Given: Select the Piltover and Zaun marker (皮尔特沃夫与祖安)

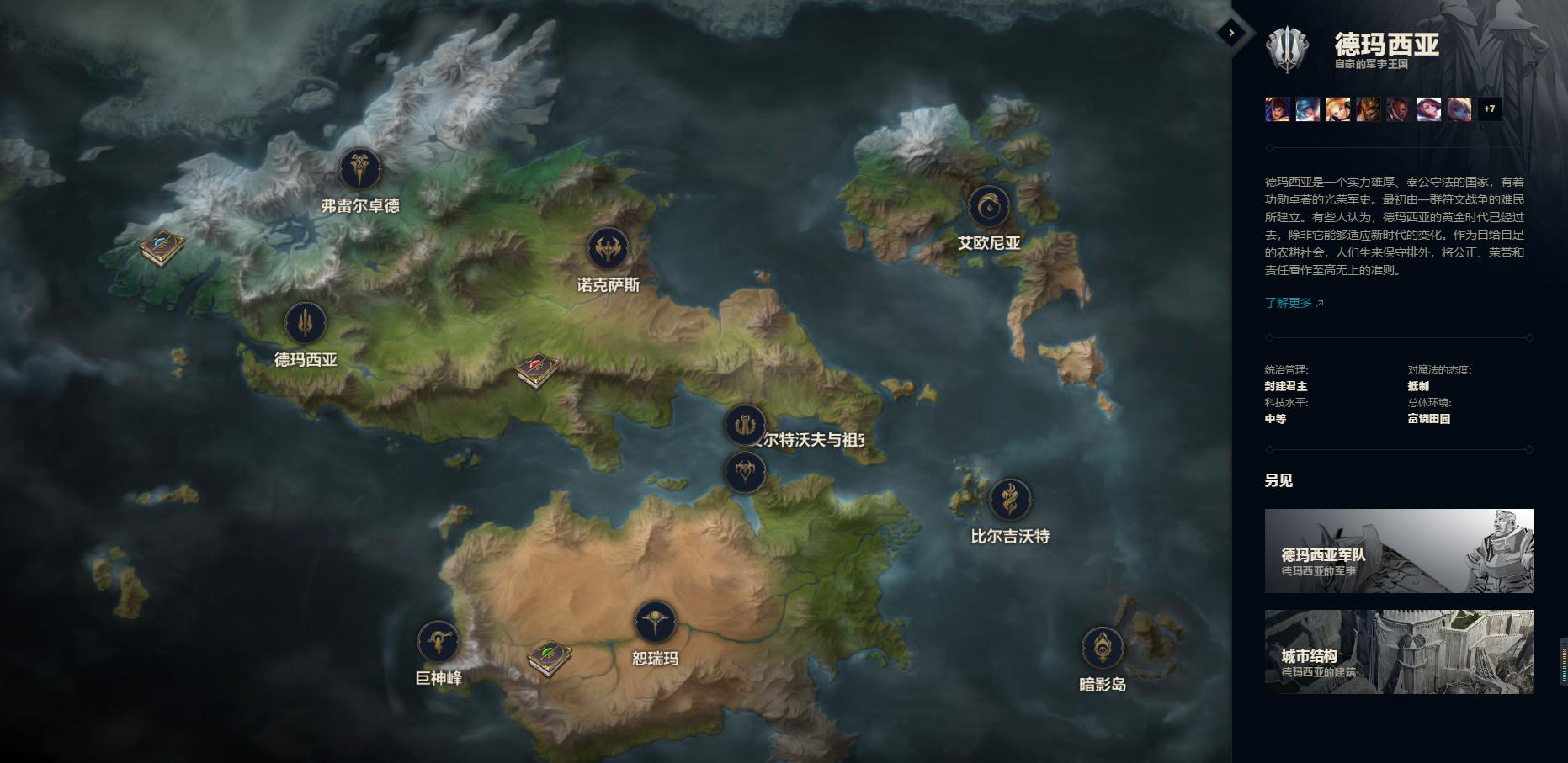Looking at the screenshot, I should pyautogui.click(x=745, y=426).
